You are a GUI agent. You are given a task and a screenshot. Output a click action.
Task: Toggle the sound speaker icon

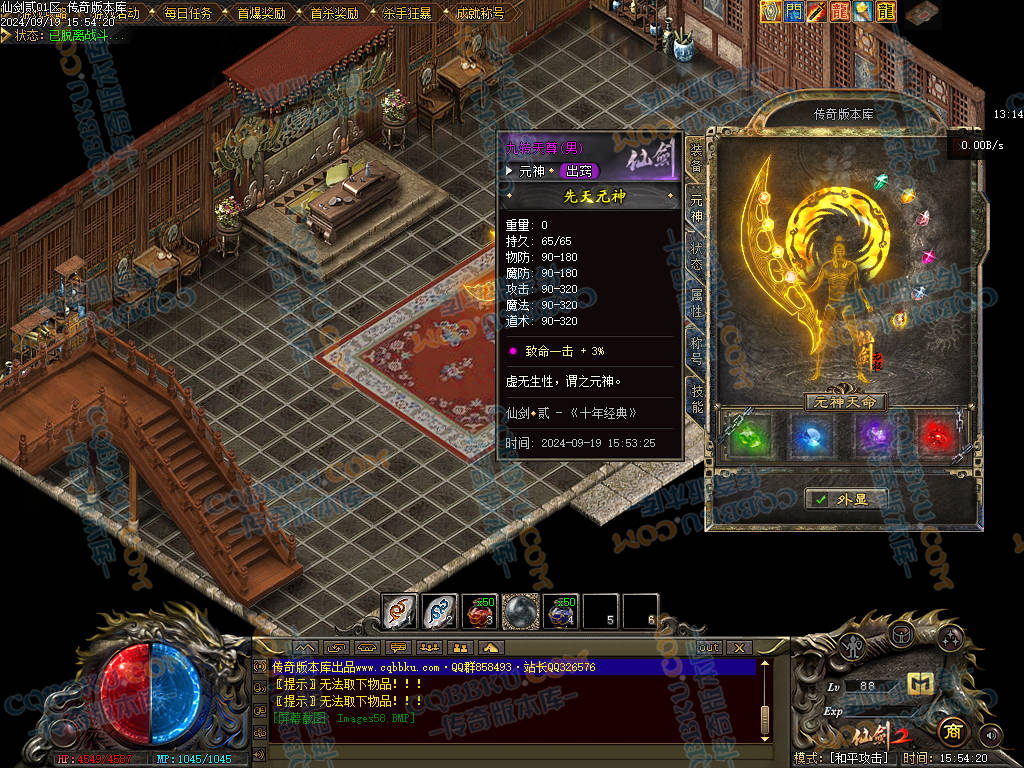tap(989, 736)
